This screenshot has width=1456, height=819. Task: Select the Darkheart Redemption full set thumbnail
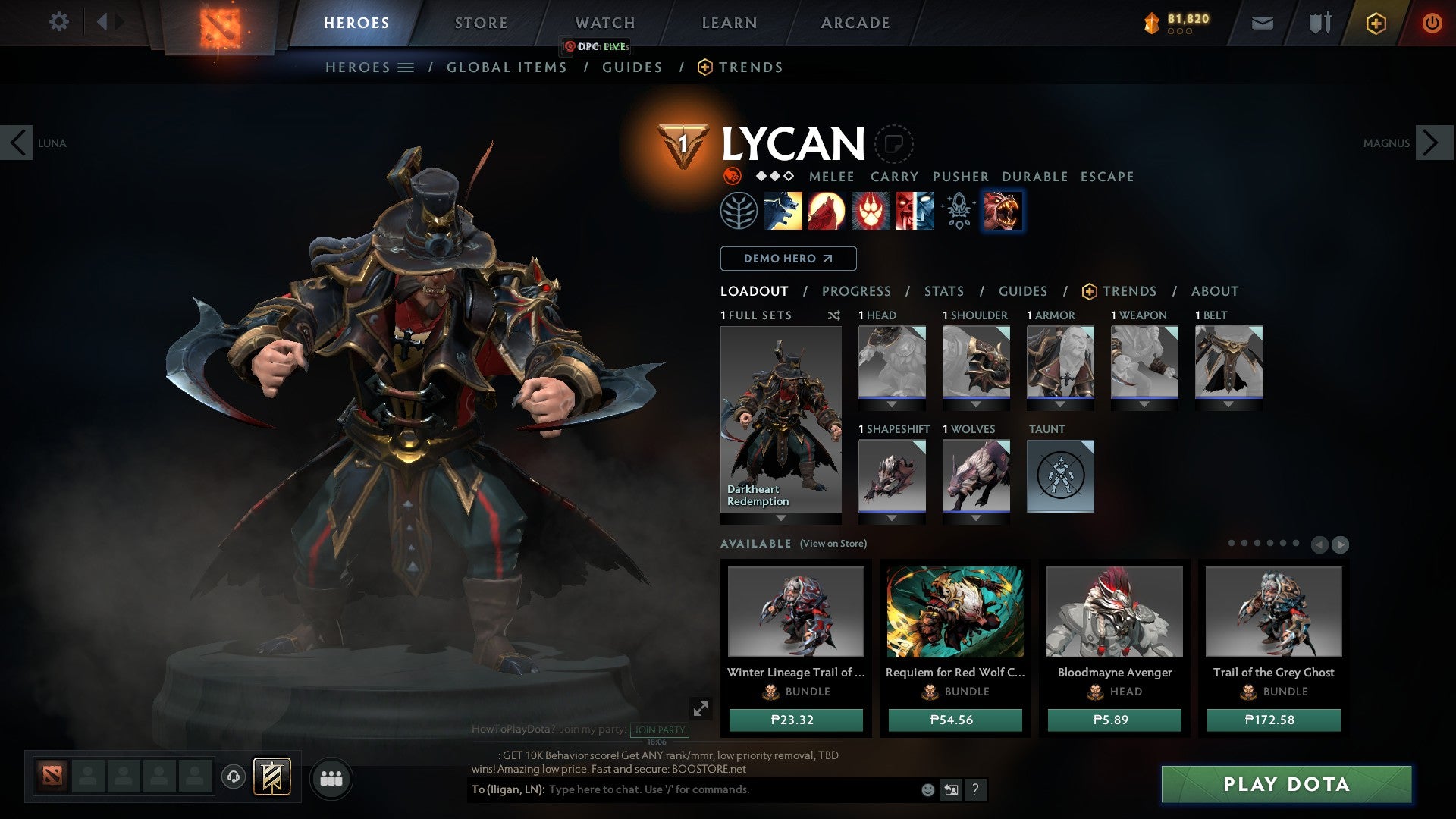click(x=781, y=417)
